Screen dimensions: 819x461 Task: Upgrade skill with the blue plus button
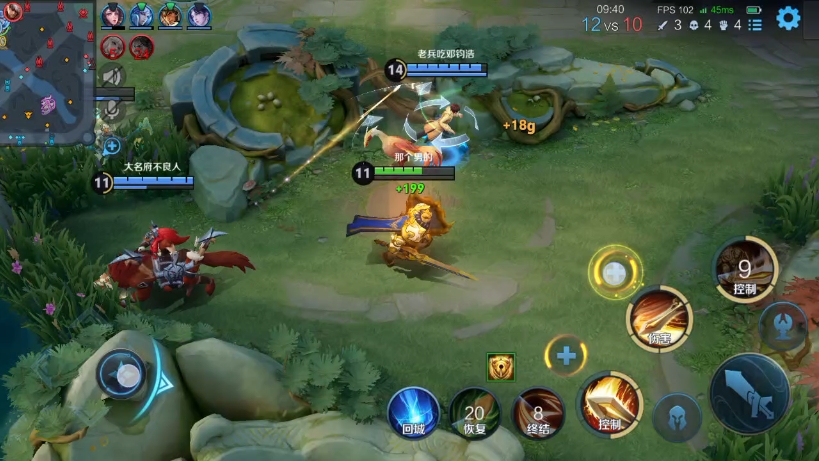click(566, 356)
